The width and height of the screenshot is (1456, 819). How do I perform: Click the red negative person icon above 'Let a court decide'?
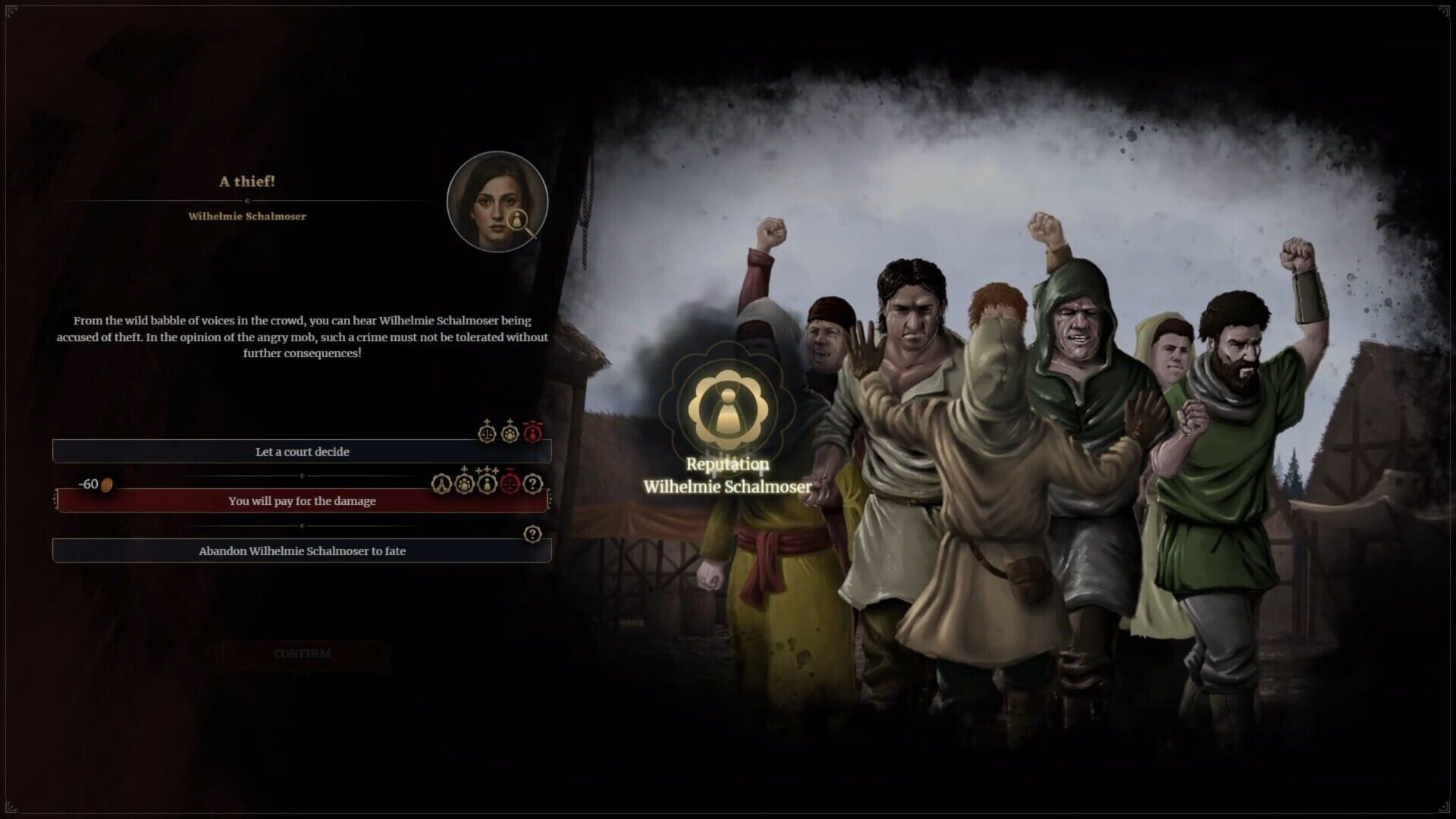tap(532, 433)
